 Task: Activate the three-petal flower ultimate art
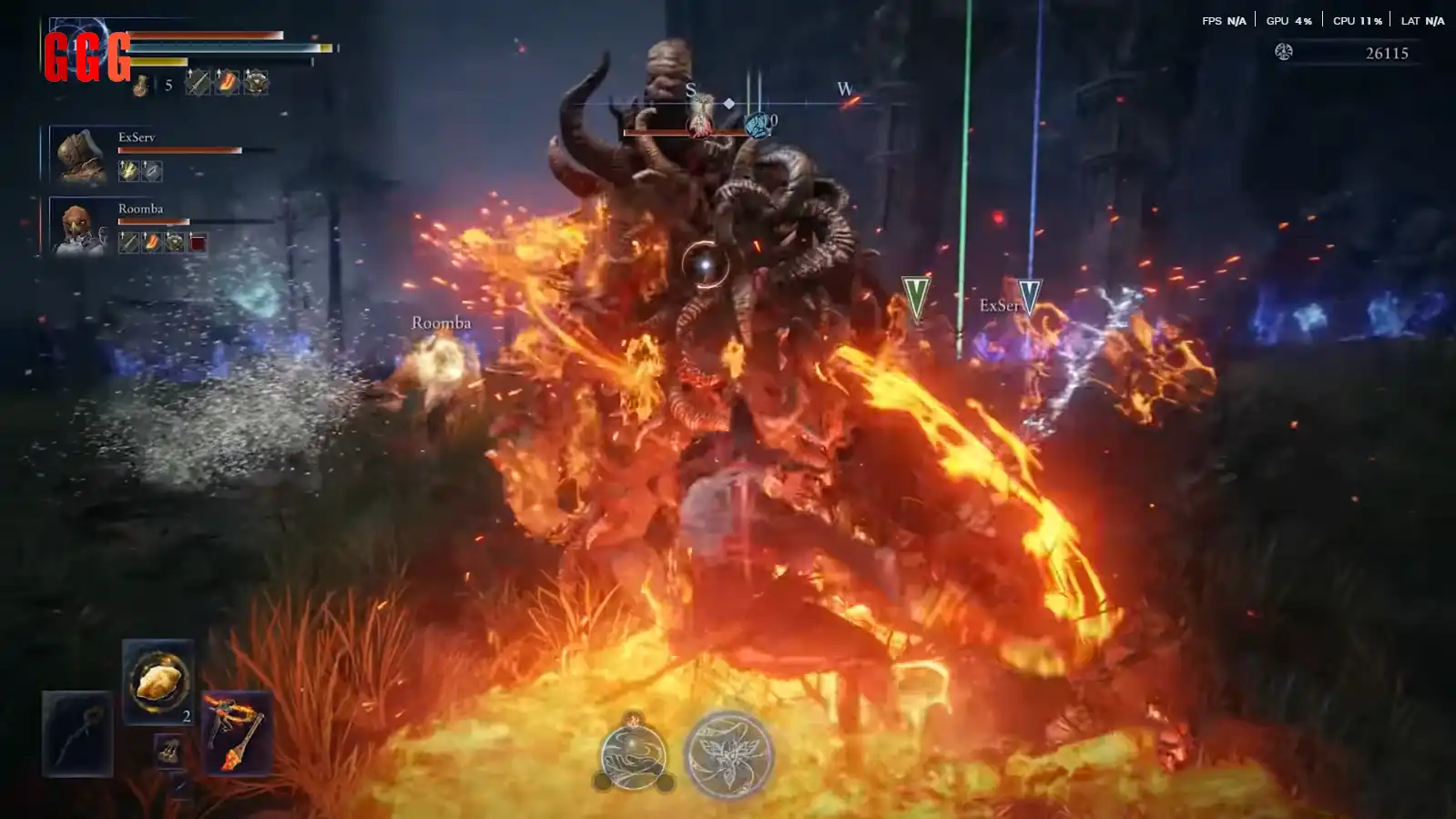728,755
